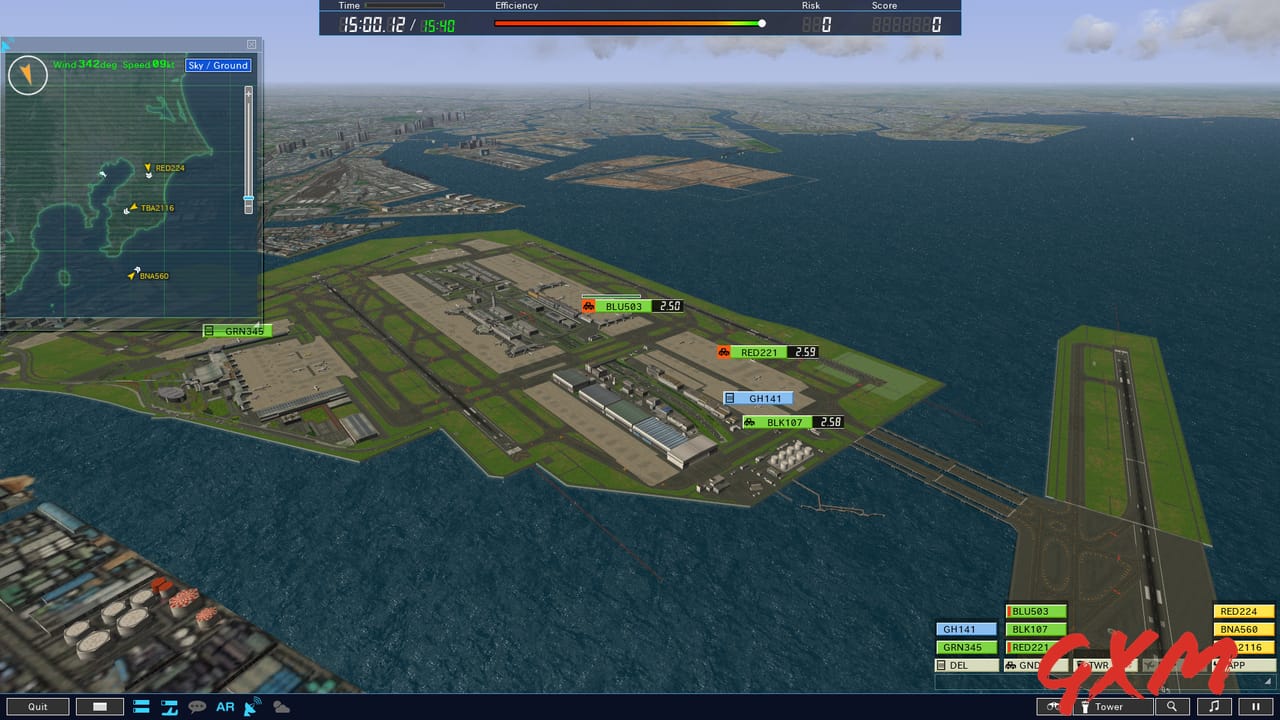Click the Efficiency gauge marker
Image resolution: width=1280 pixels, height=720 pixels.
(x=761, y=22)
